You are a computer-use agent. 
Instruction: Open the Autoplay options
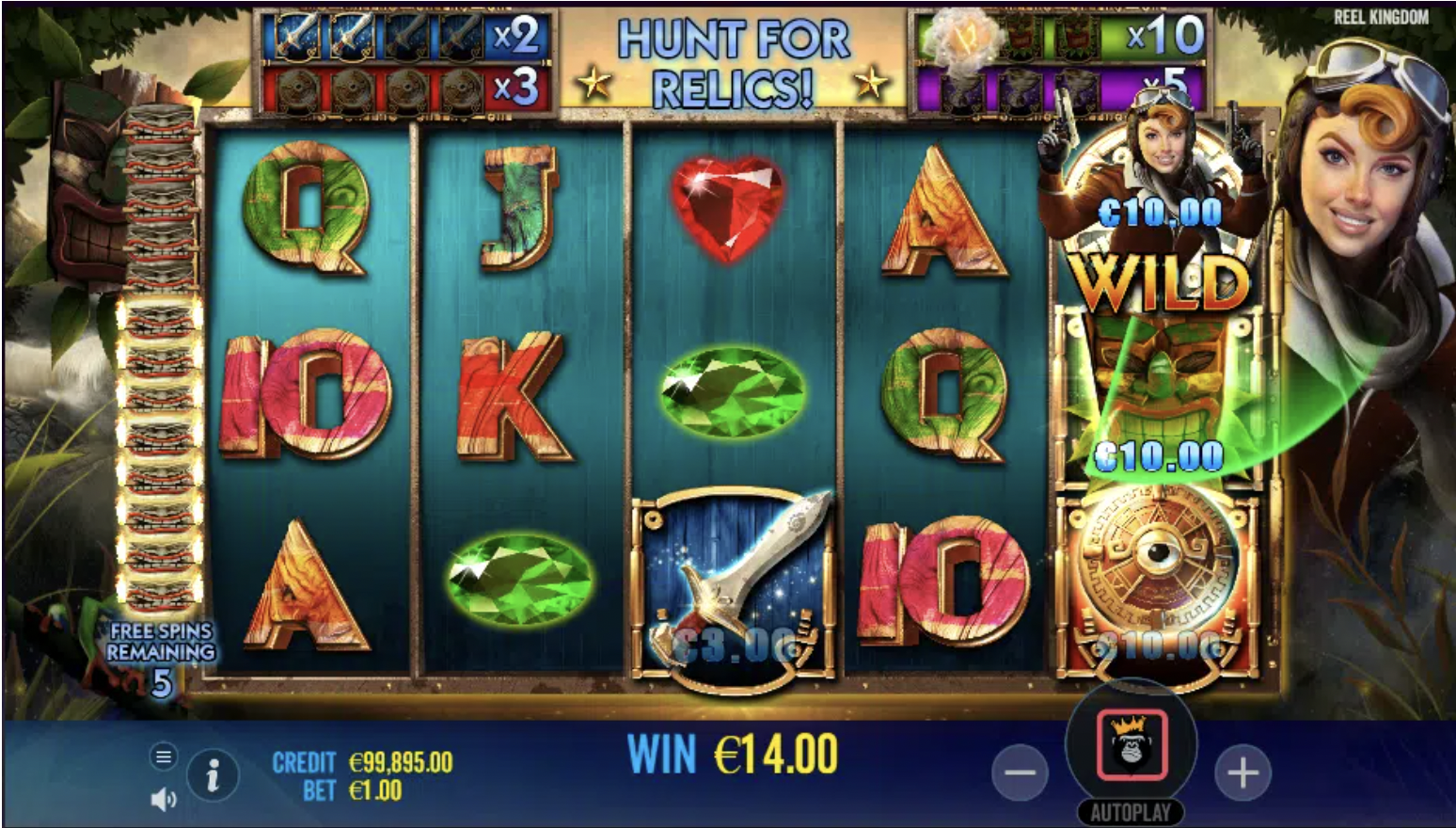click(1131, 812)
